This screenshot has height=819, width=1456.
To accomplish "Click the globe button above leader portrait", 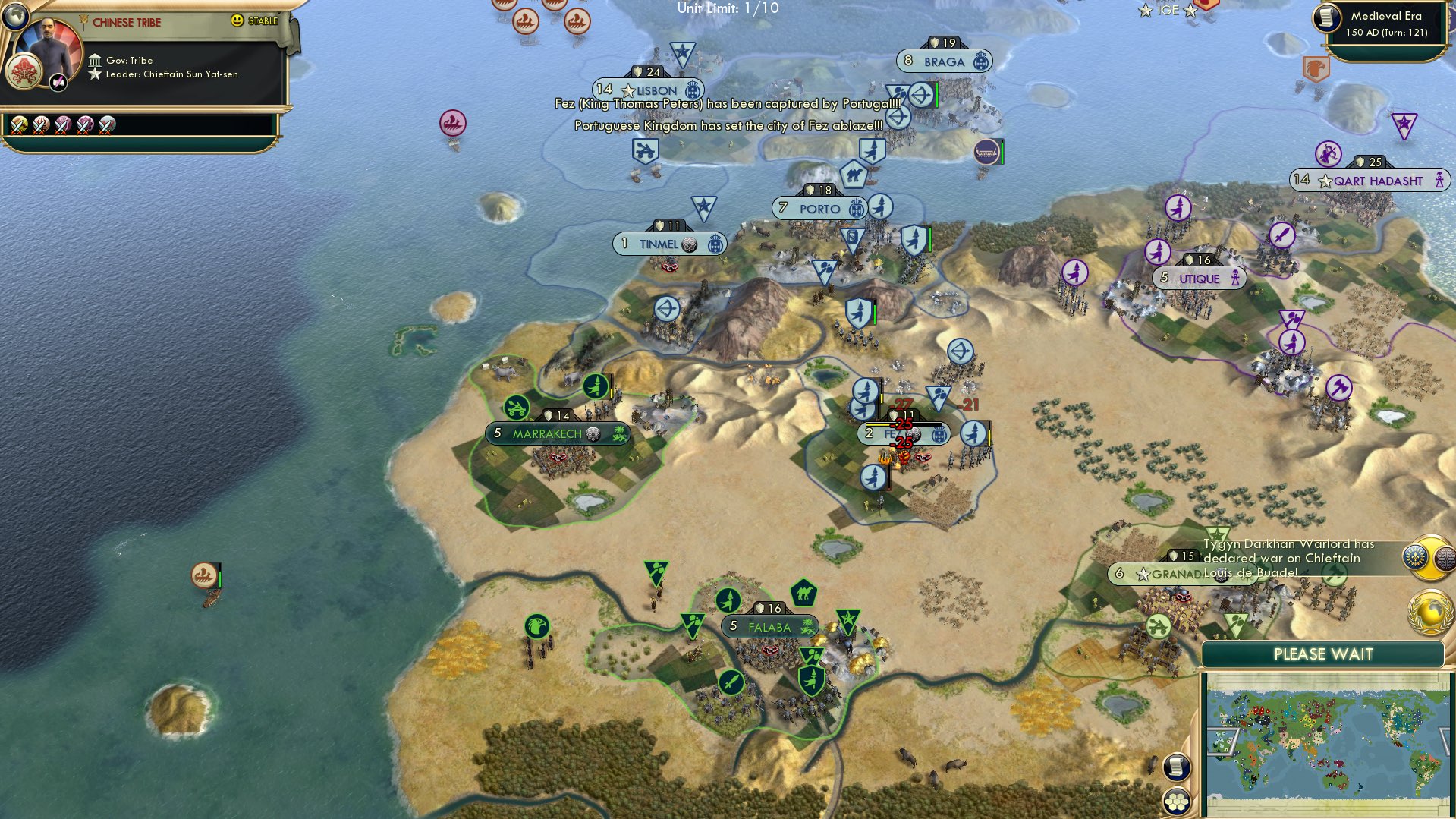I will point(14,14).
